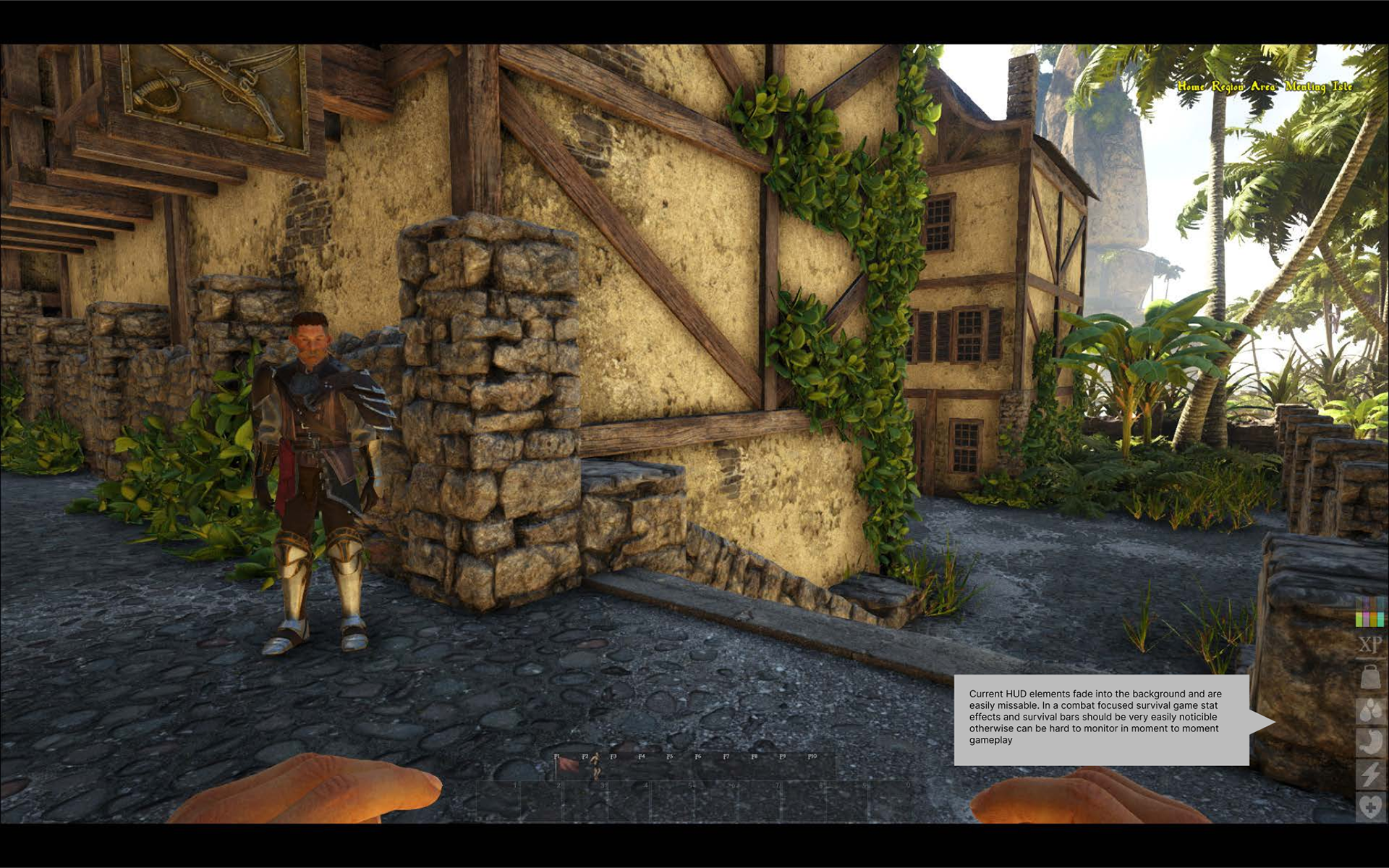
Task: Click the colored vitamin bars indicator
Action: pyautogui.click(x=1369, y=612)
